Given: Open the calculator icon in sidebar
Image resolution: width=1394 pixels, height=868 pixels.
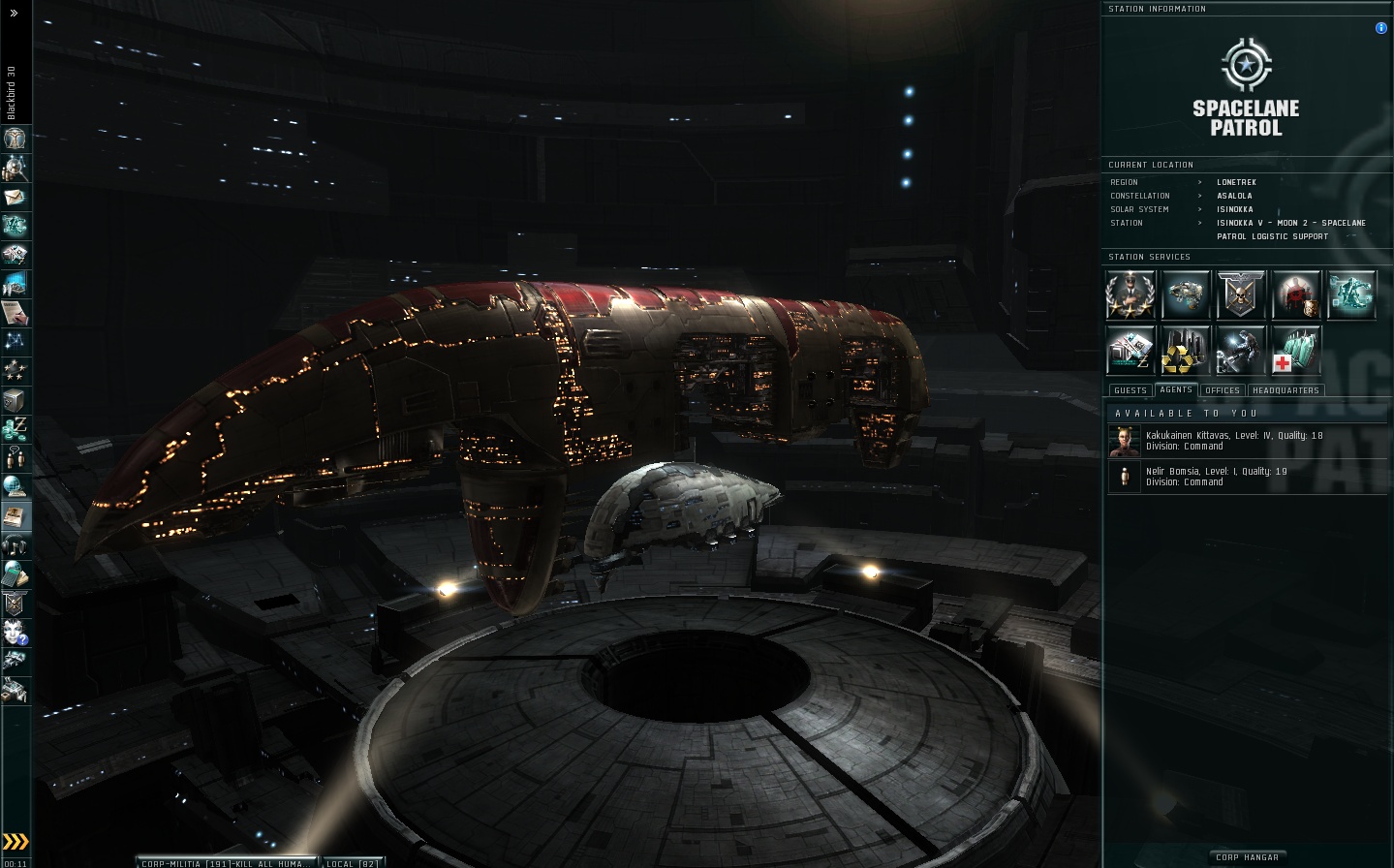Looking at the screenshot, I should (x=15, y=574).
